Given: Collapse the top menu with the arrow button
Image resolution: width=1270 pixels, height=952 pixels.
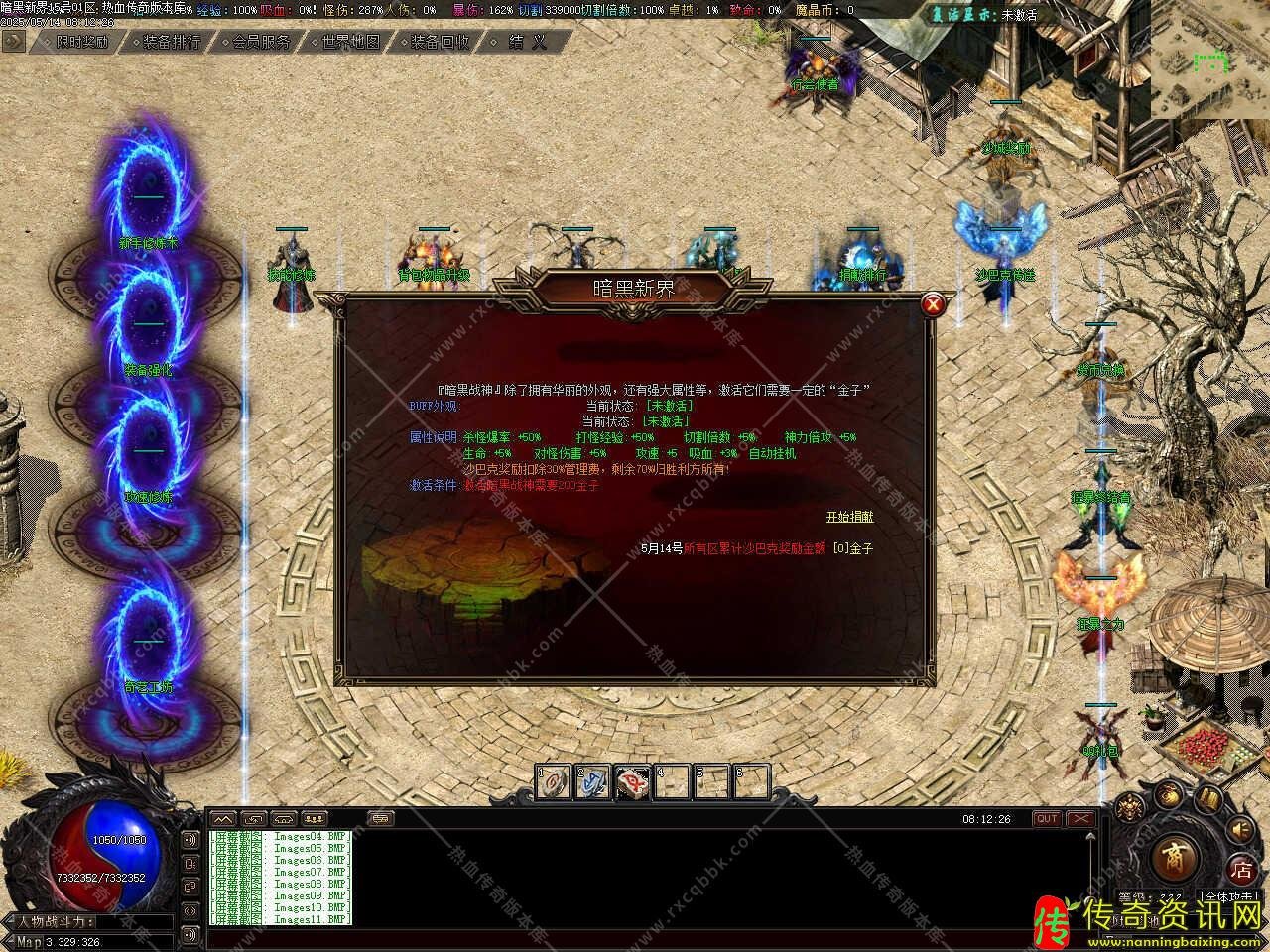Looking at the screenshot, I should [x=14, y=42].
